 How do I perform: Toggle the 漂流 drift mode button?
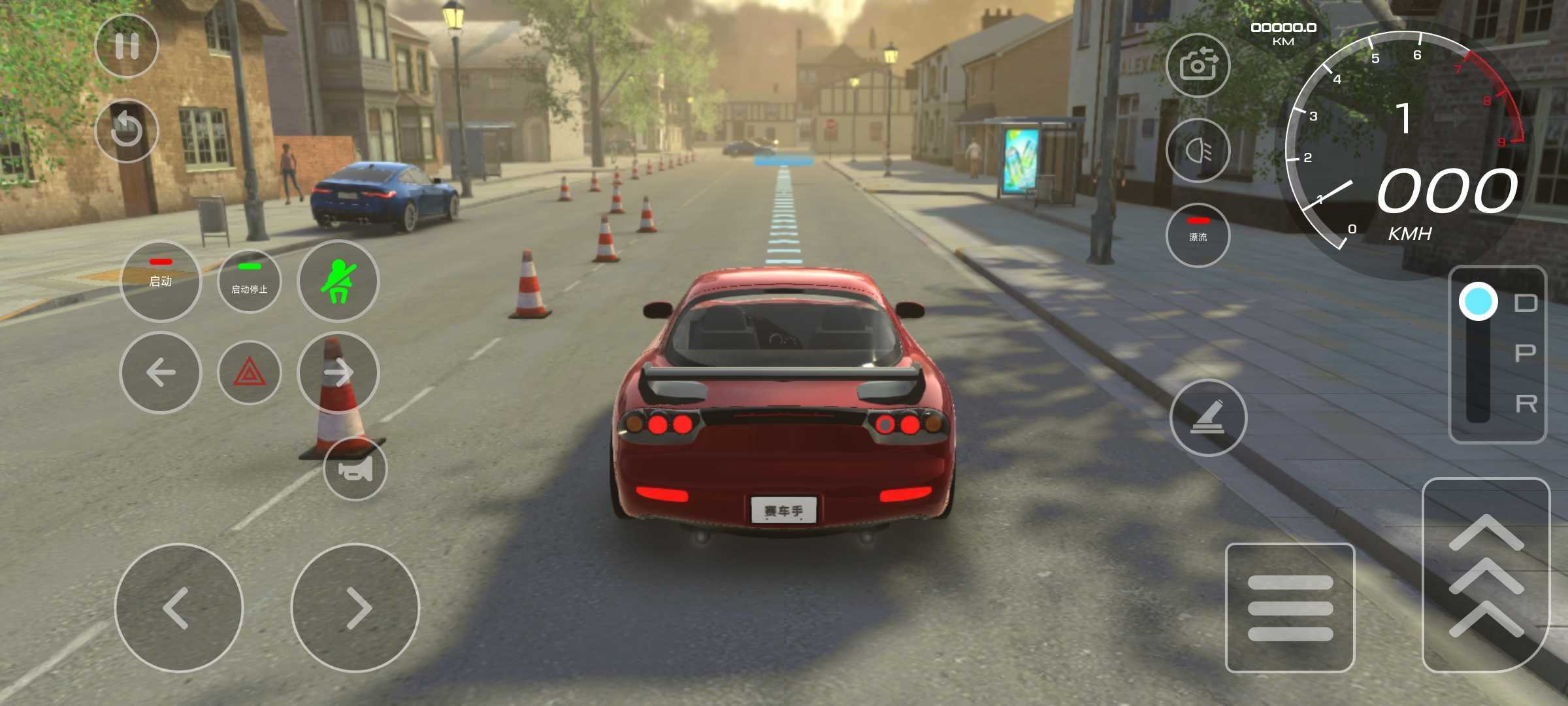[x=1198, y=235]
